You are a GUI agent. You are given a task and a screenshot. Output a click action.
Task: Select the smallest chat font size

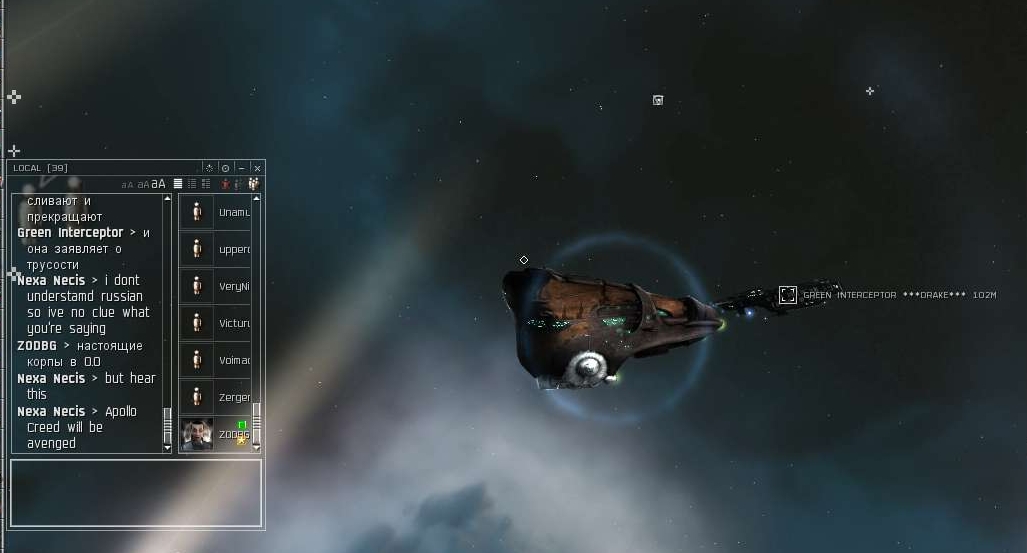pos(127,185)
